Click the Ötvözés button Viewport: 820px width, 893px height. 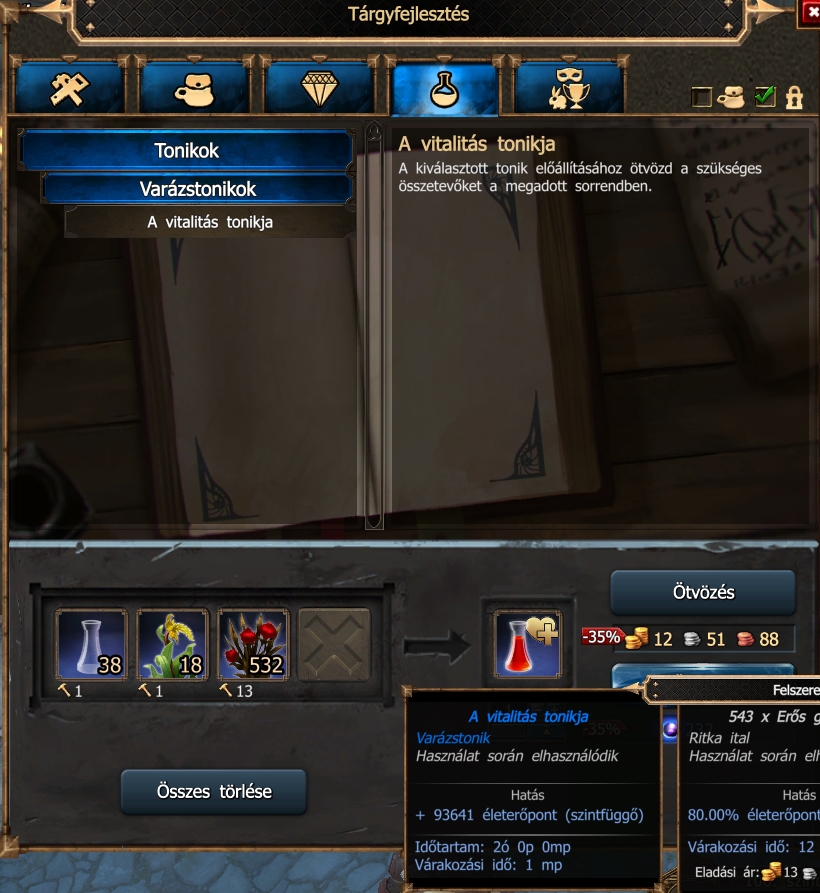tap(702, 593)
